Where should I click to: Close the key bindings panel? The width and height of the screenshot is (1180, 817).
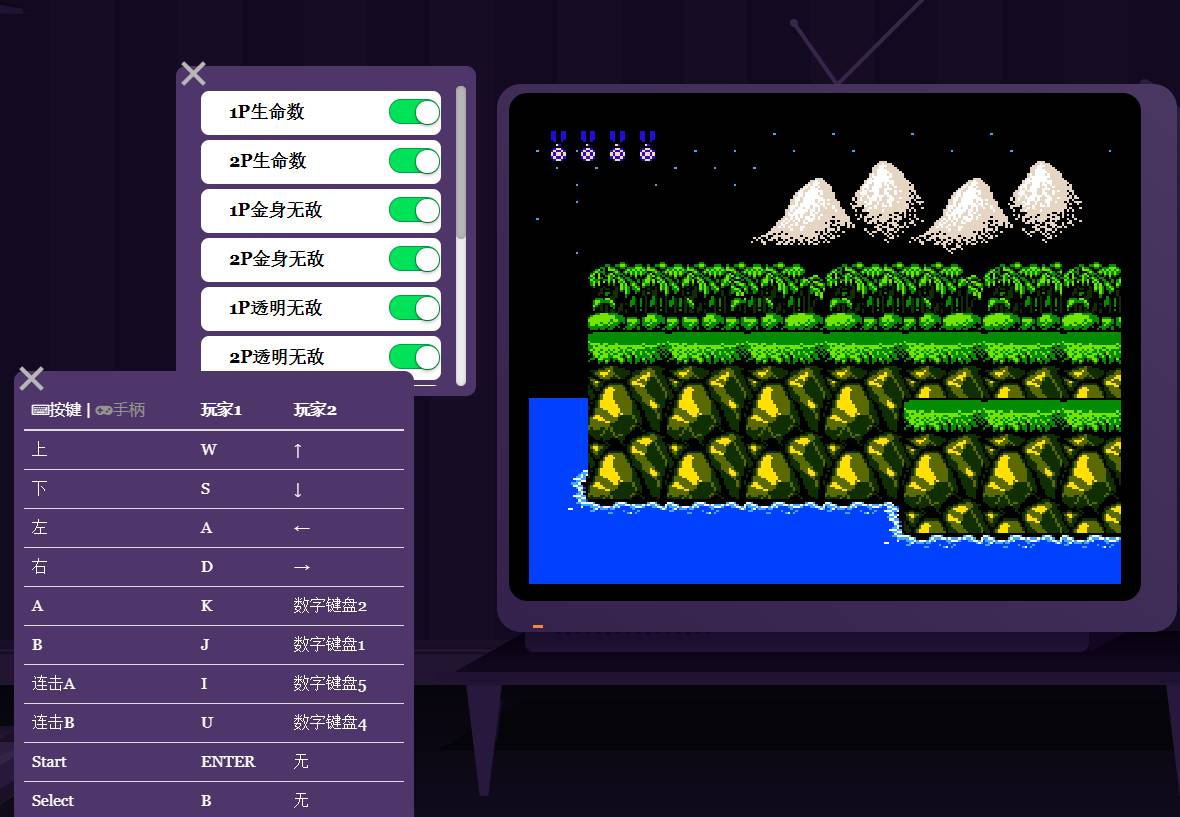[x=31, y=378]
